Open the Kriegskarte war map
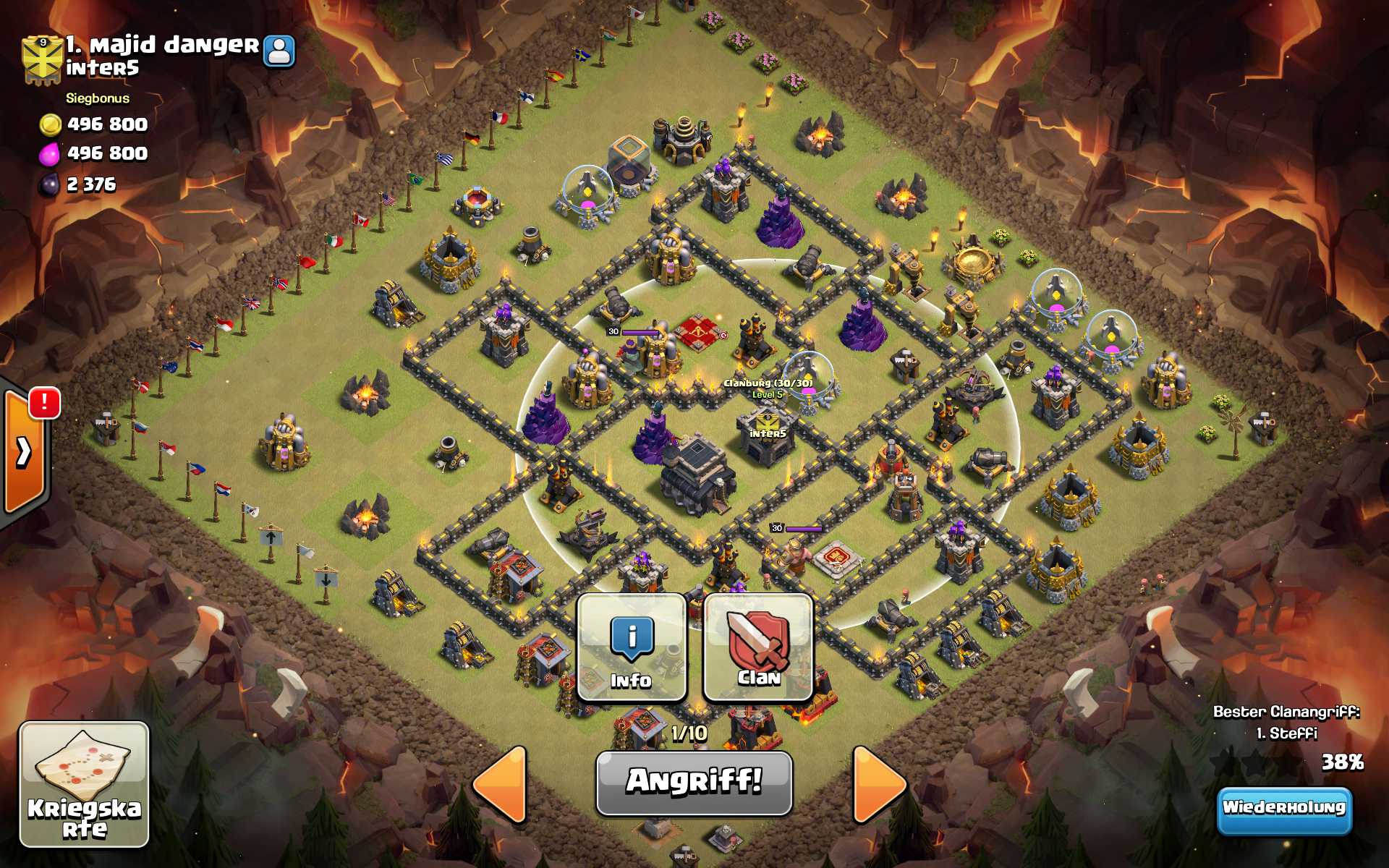1389x868 pixels. pyautogui.click(x=84, y=784)
